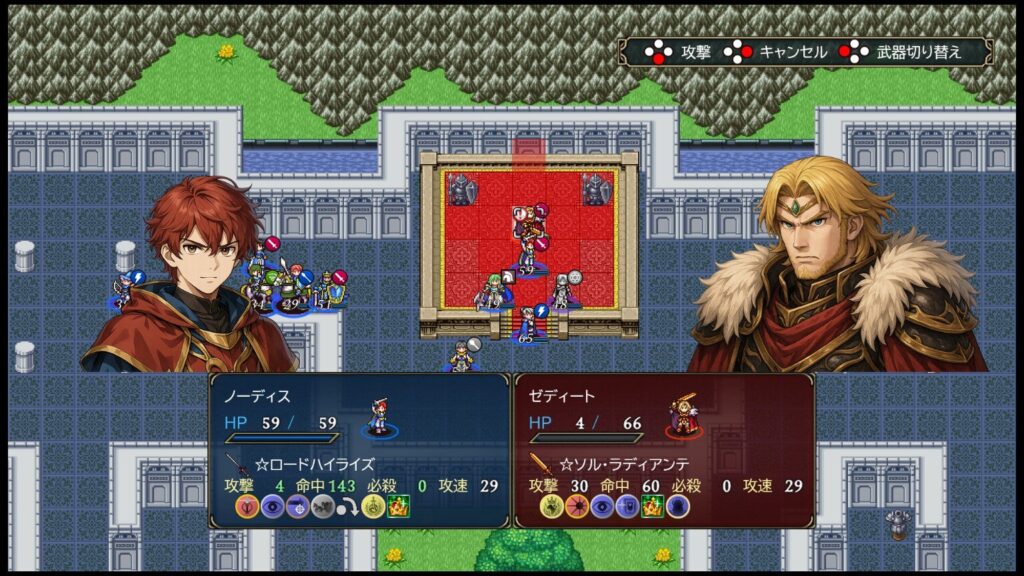This screenshot has width=1024, height=576.
Task: Select Zedeet's red sunburst skill icon
Action: [x=577, y=507]
